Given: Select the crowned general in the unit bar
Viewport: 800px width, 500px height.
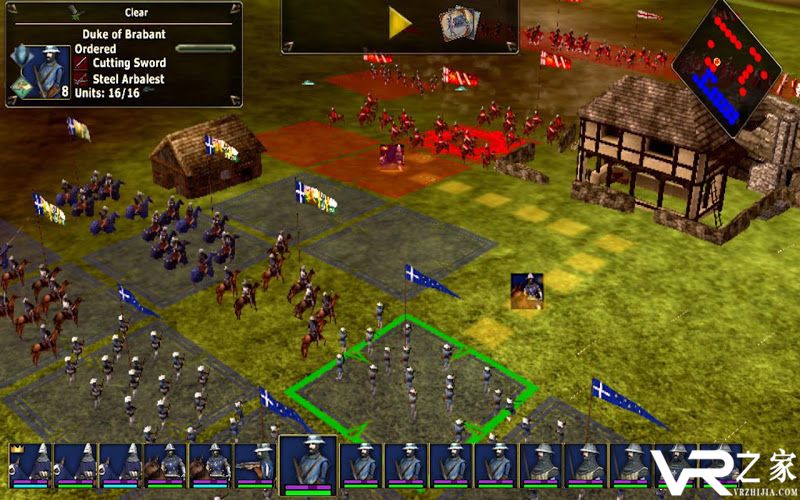Looking at the screenshot, I should tap(28, 466).
